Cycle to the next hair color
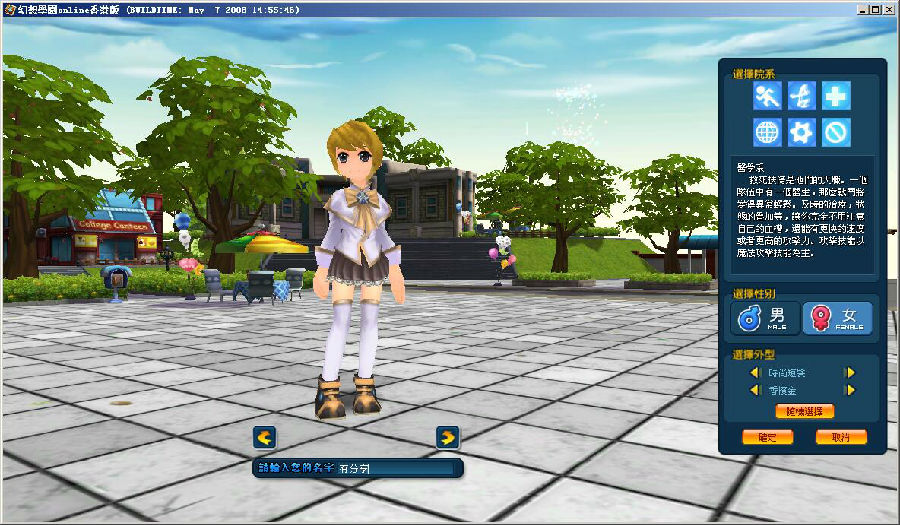The height and width of the screenshot is (525, 900). click(850, 391)
